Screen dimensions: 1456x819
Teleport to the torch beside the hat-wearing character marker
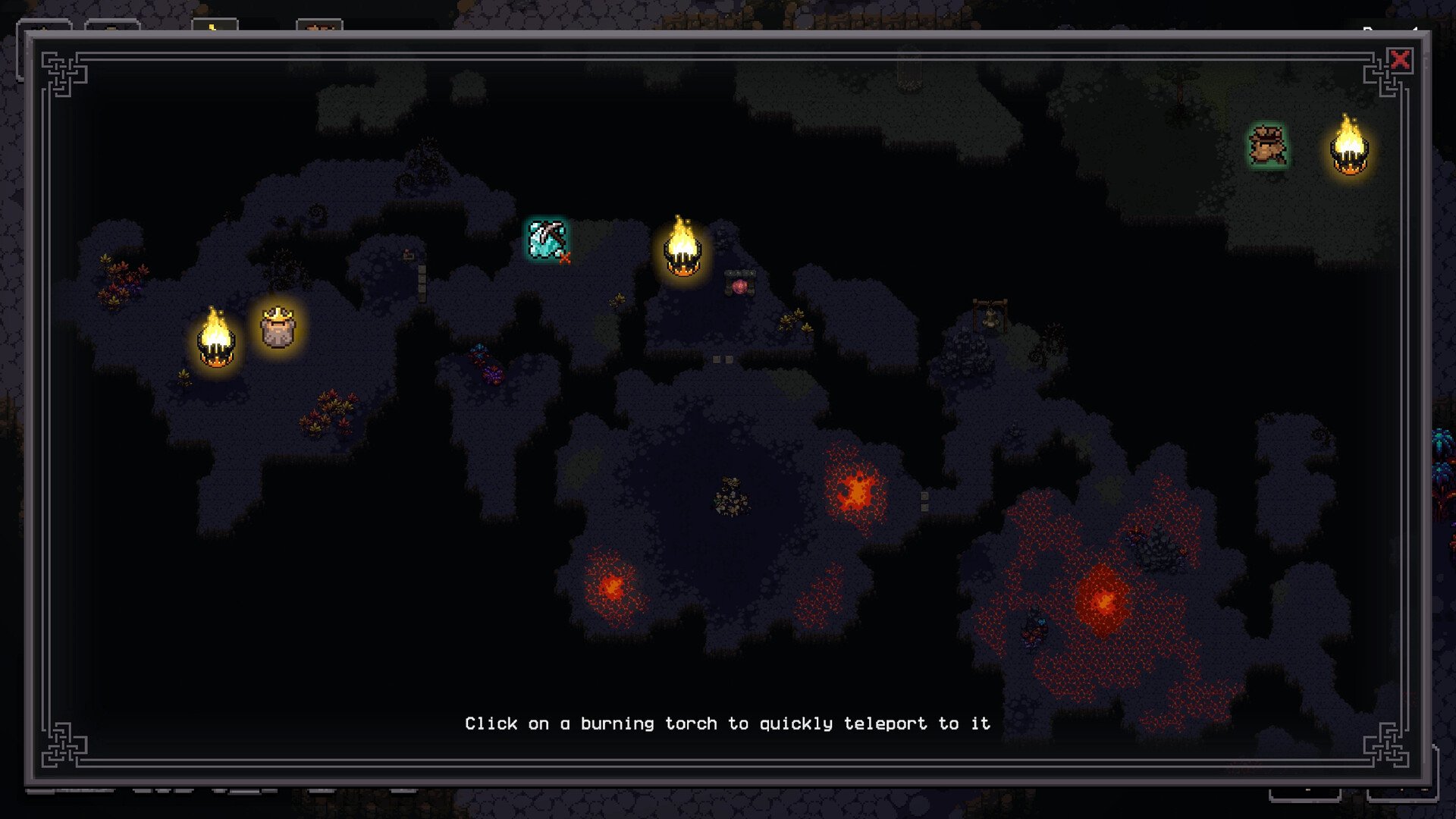(x=1349, y=148)
